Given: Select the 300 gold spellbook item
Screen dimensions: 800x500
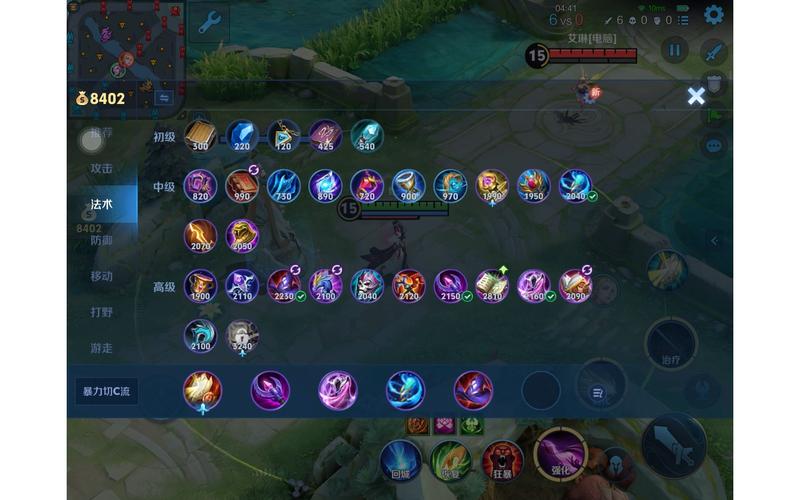Looking at the screenshot, I should (200, 136).
